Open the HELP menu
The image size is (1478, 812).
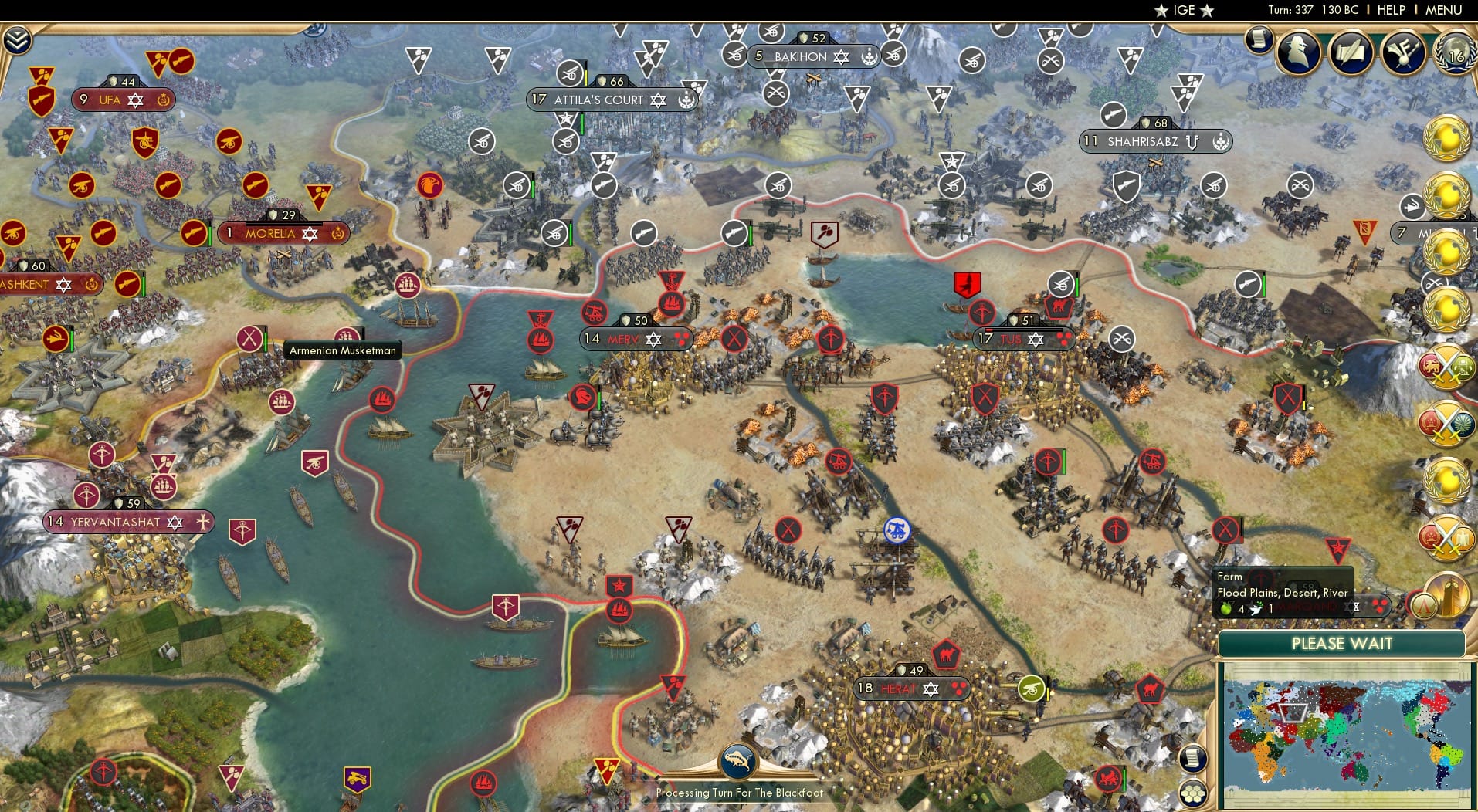tap(1391, 11)
